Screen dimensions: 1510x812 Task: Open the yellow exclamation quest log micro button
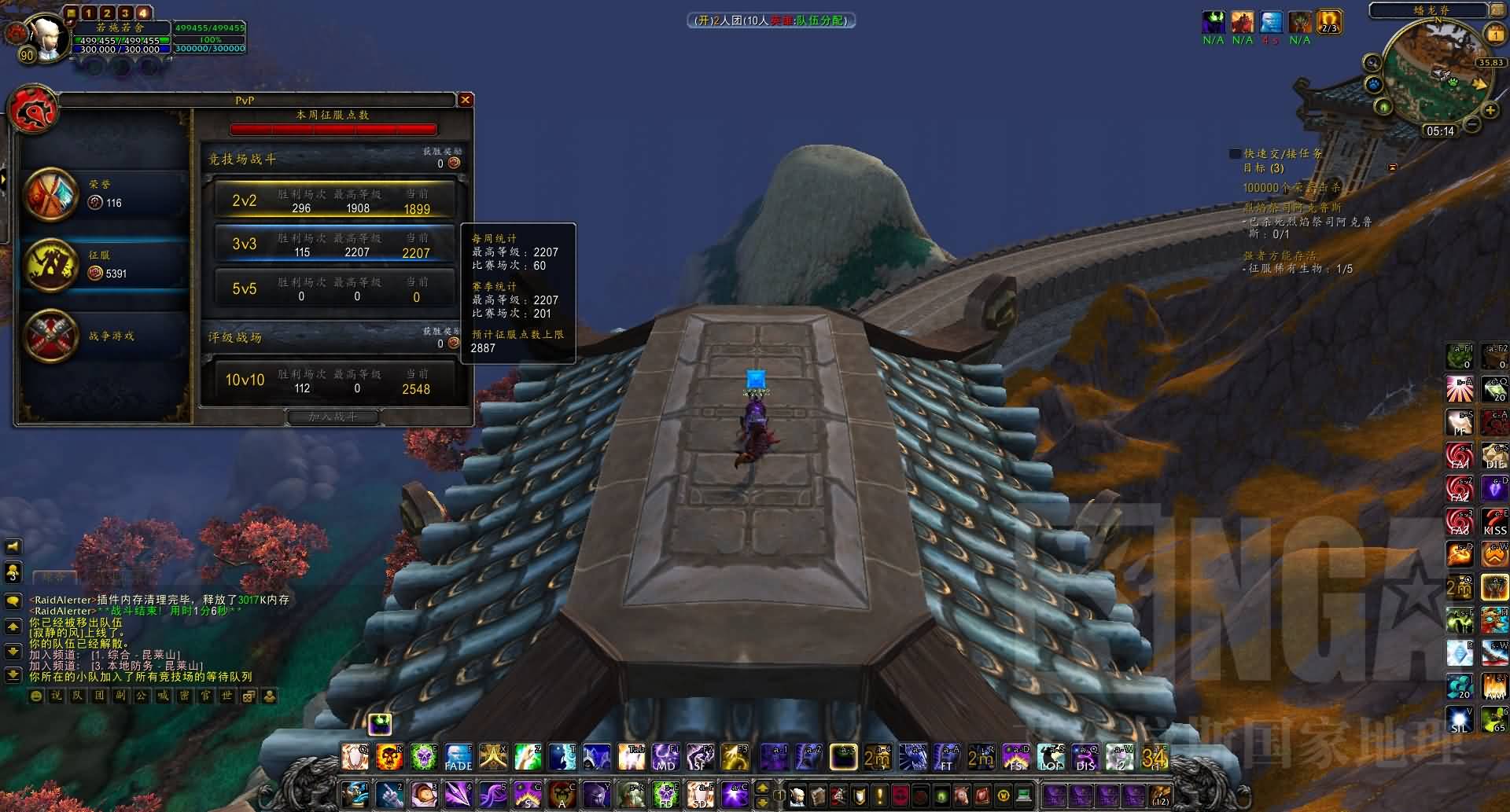click(x=879, y=795)
